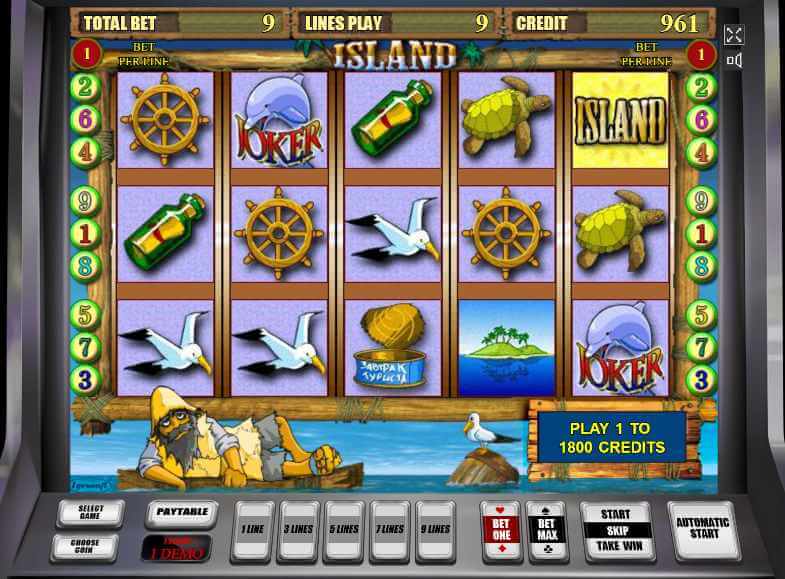
Task: Spin the reels with Start
Action: 615,515
